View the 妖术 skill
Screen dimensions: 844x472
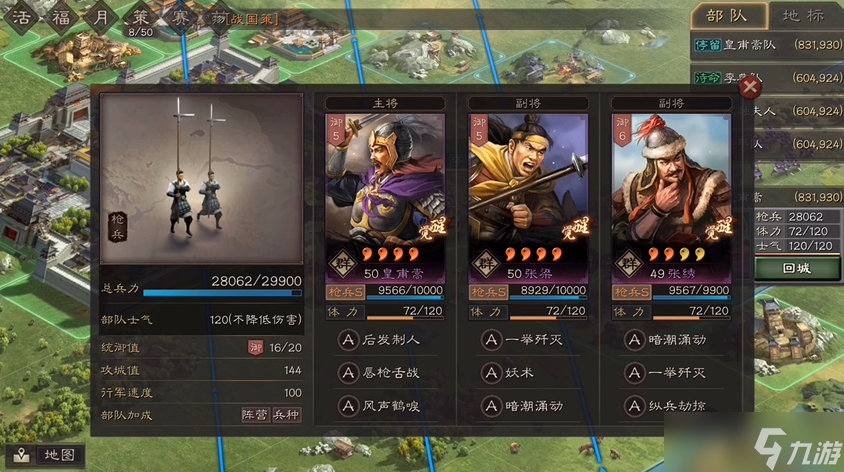pos(516,373)
